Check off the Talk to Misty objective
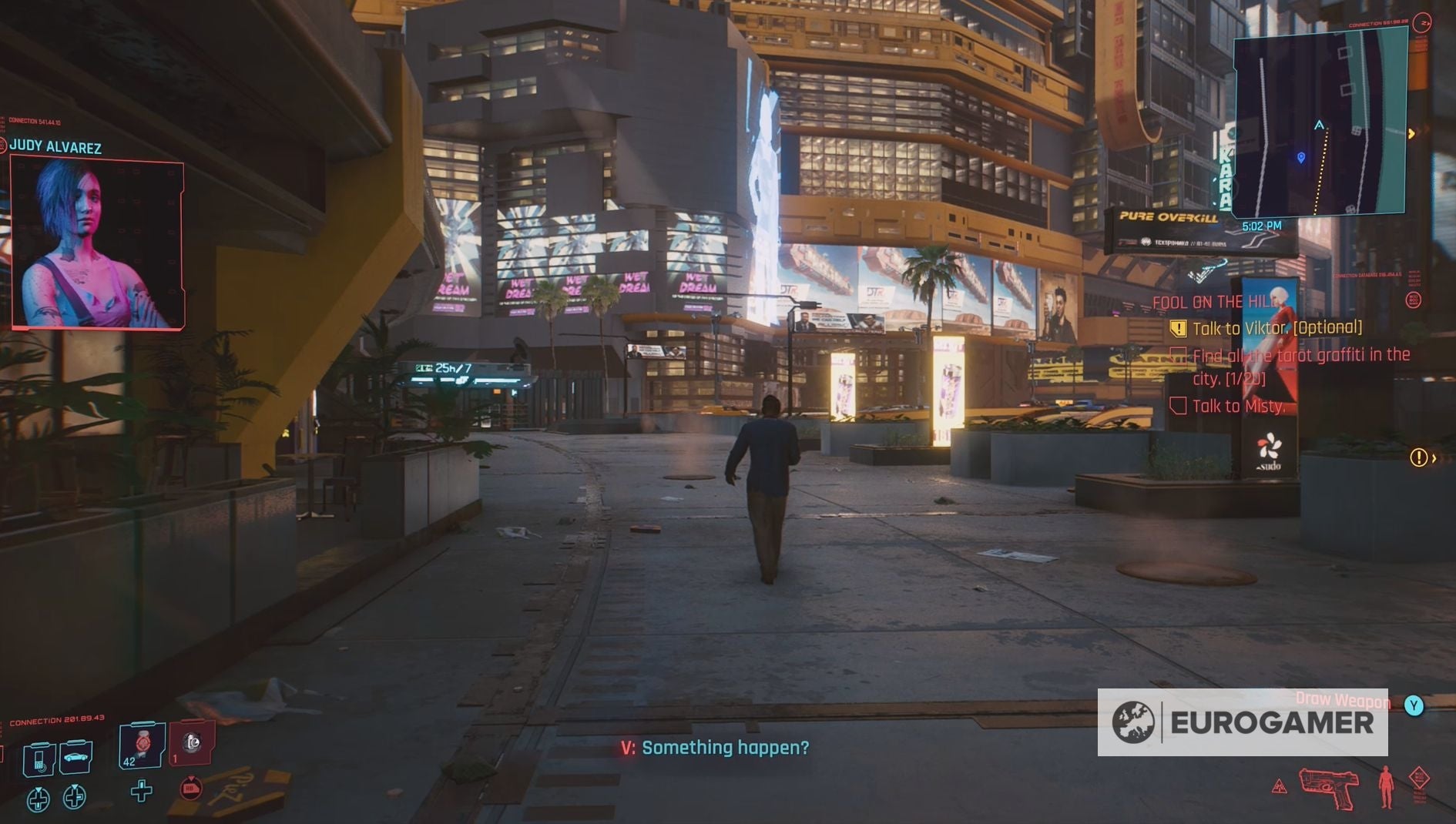 tap(1179, 406)
